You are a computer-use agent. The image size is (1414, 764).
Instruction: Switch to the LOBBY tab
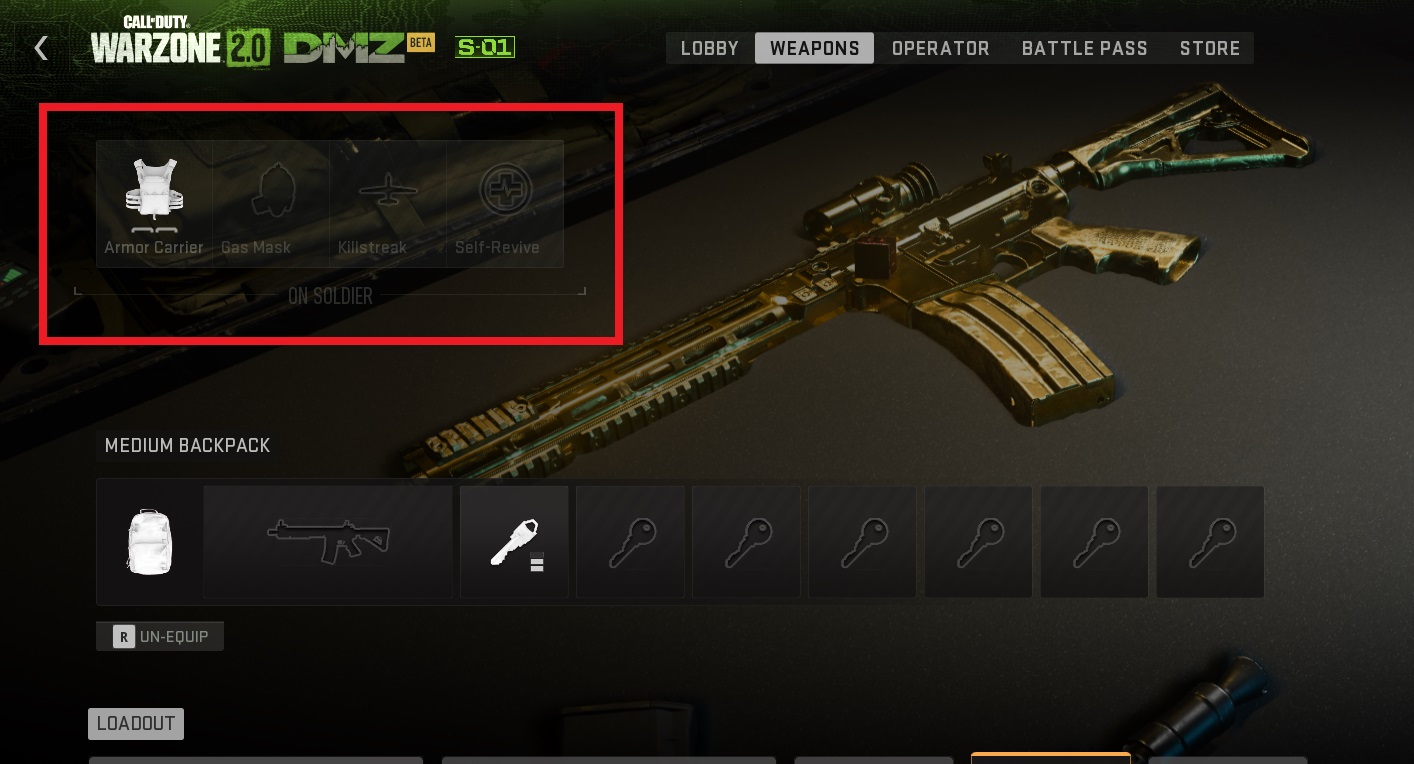(708, 47)
